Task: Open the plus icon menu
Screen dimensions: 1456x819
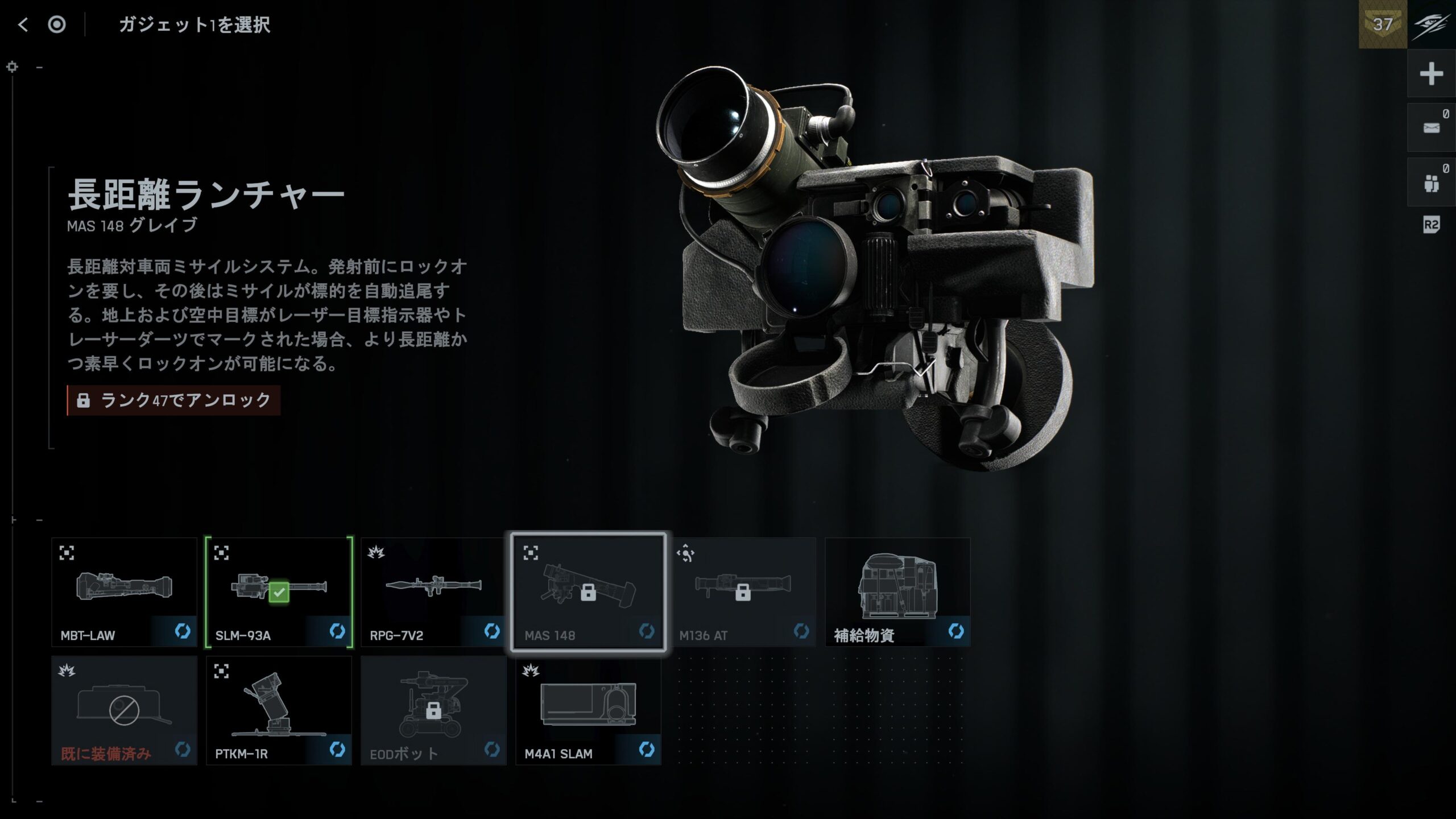Action: (x=1431, y=74)
